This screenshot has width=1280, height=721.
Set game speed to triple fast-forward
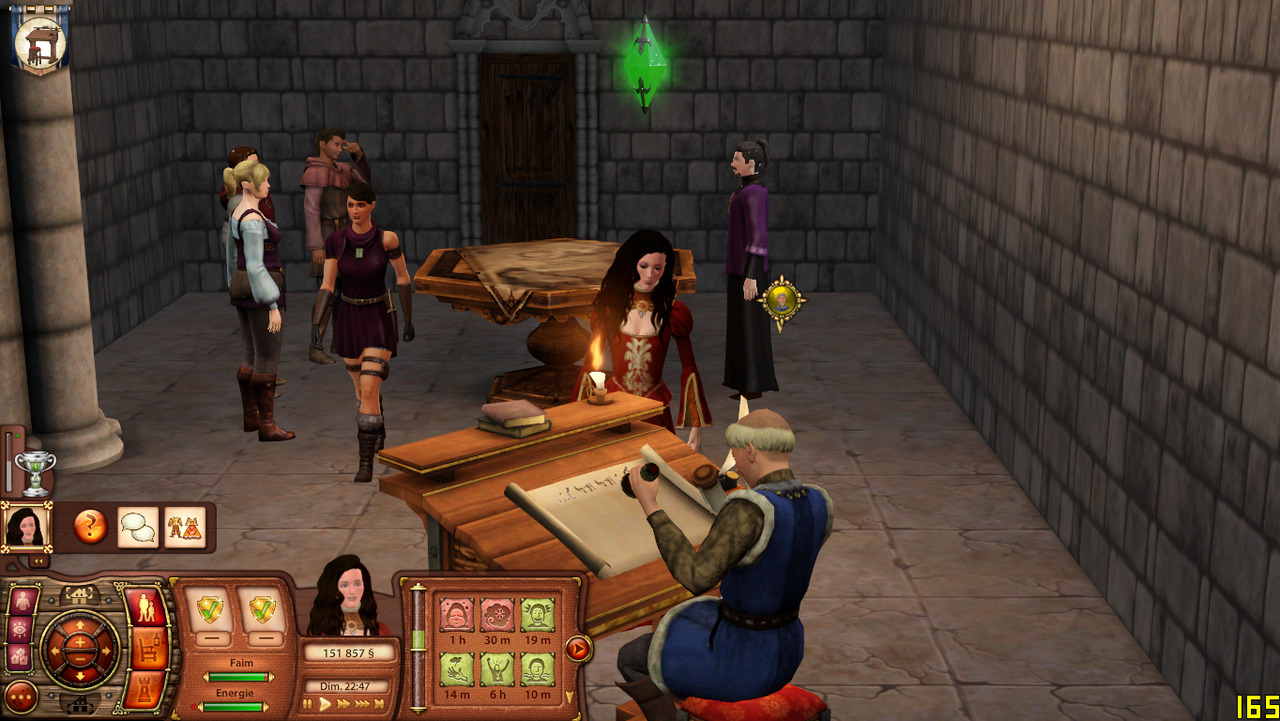click(x=362, y=704)
